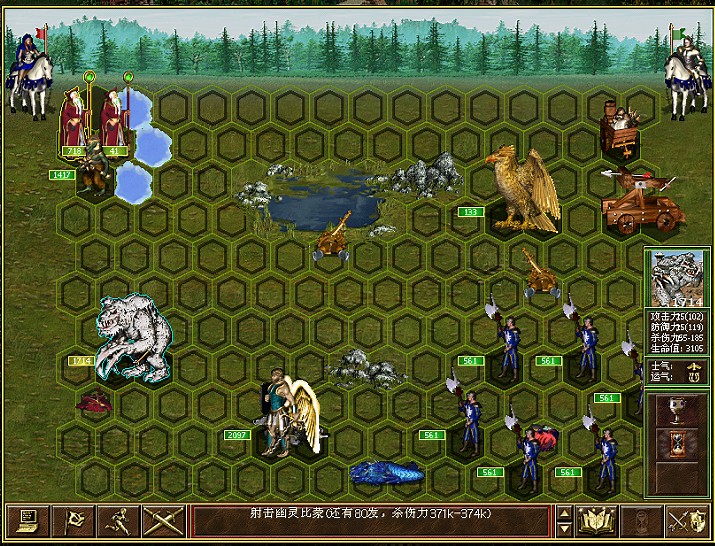Image resolution: width=715 pixels, height=546 pixels.
Task: Select the highlighted Behemoth stack of 1714
Action: 132,337
